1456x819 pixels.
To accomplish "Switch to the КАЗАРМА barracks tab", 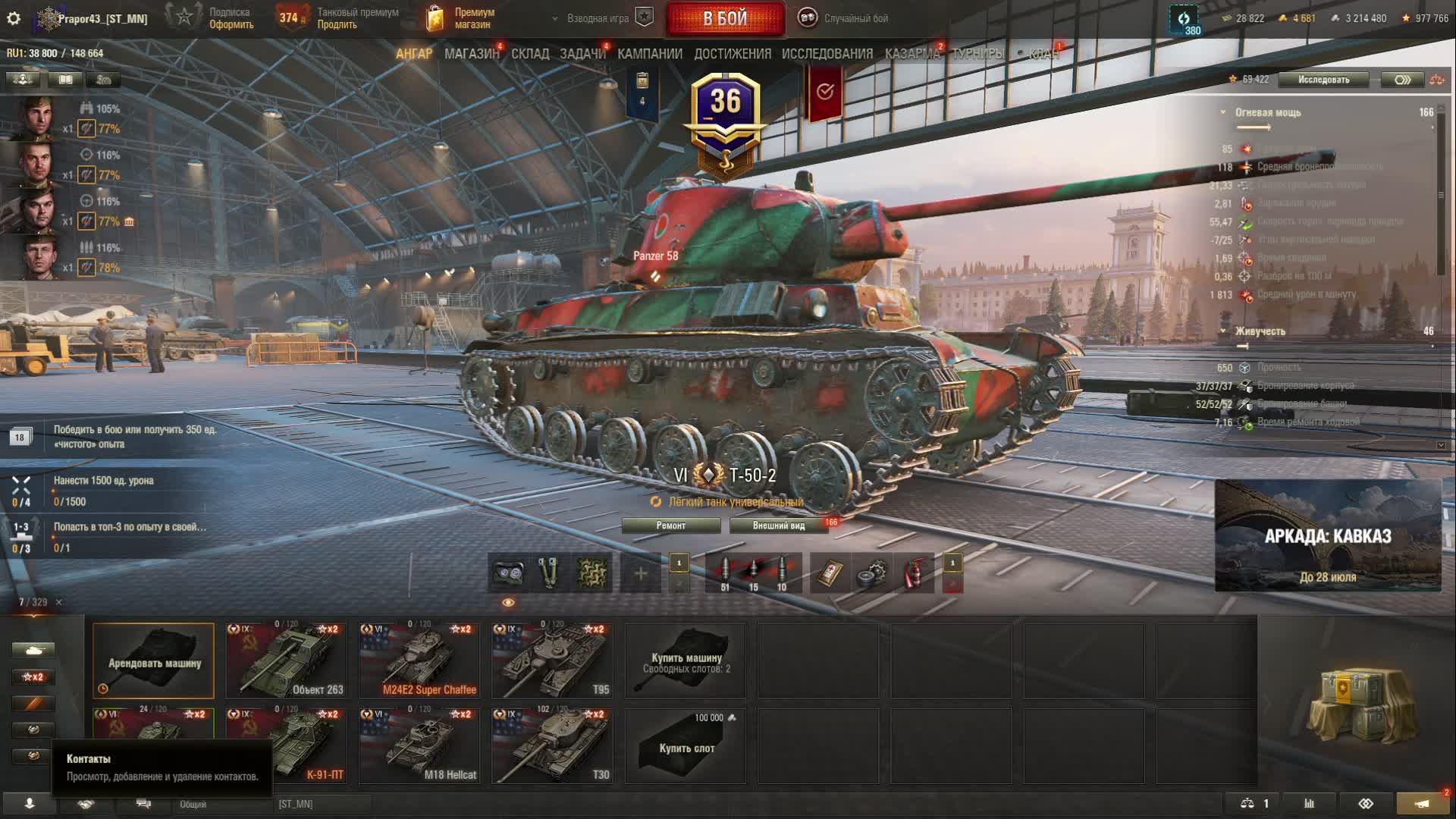I will [x=912, y=54].
